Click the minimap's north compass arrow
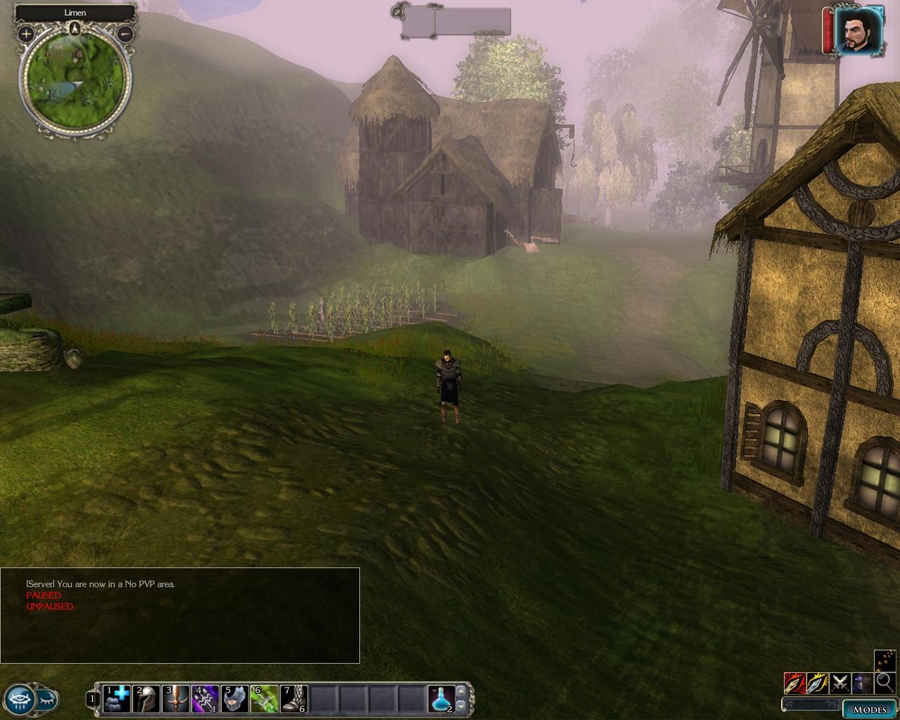The height and width of the screenshot is (720, 900). pyautogui.click(x=75, y=28)
